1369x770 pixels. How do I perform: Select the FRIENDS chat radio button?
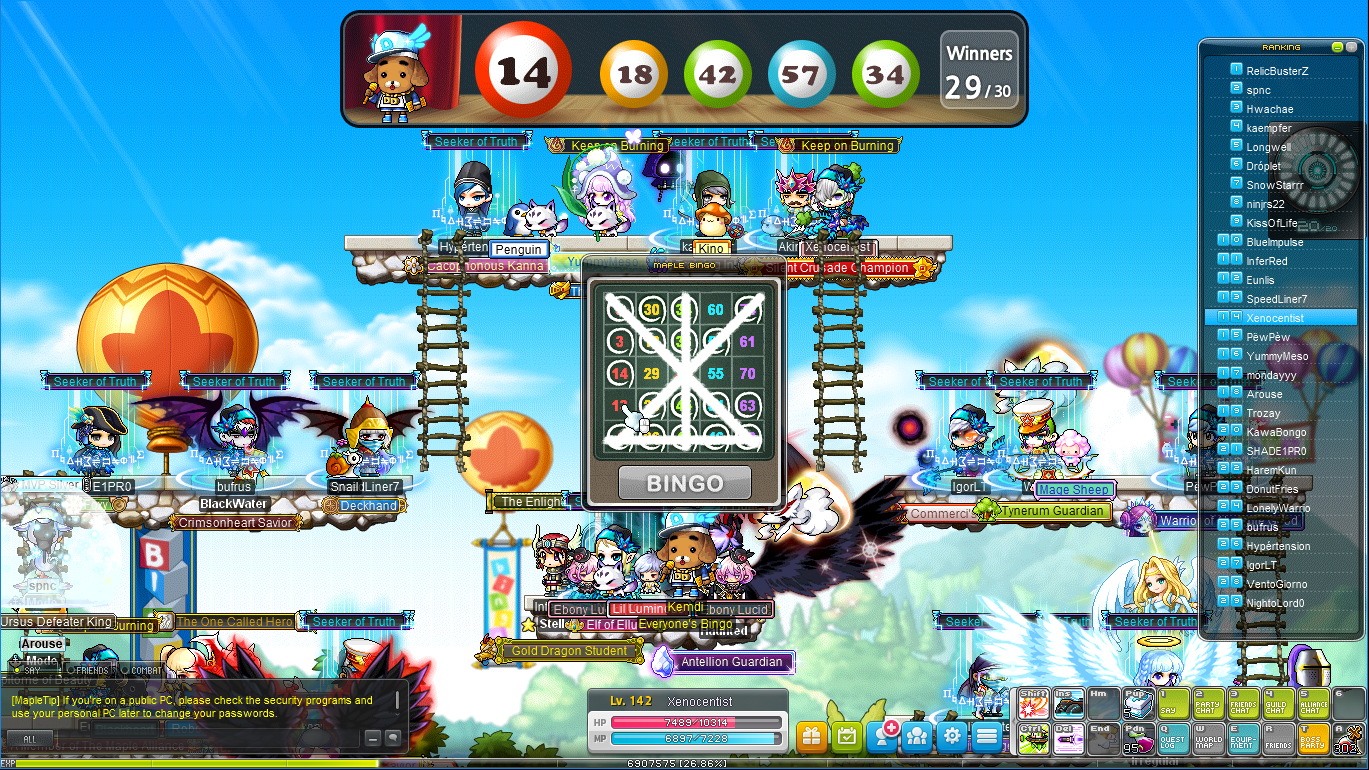[x=72, y=670]
